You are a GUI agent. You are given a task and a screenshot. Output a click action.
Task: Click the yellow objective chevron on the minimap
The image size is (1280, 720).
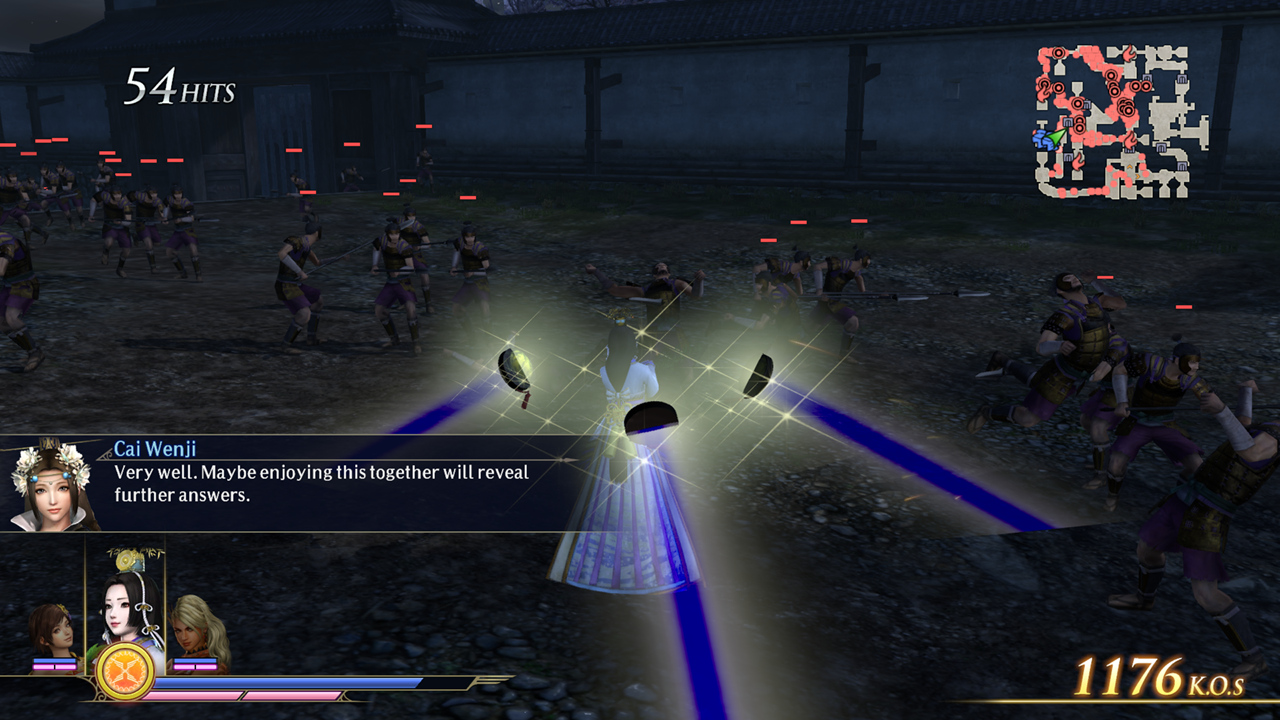pos(1130,167)
